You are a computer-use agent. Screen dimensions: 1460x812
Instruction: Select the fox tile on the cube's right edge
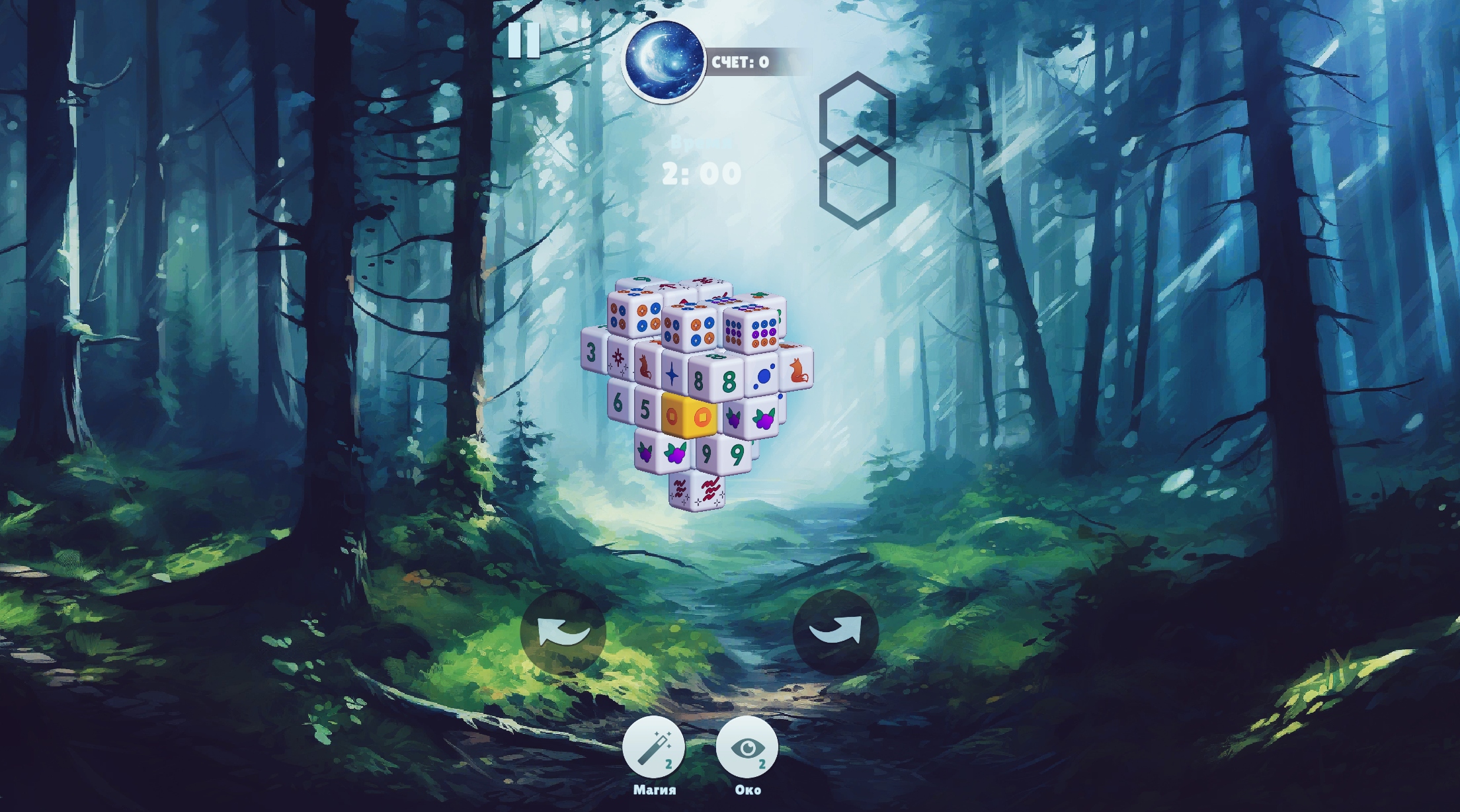tap(799, 372)
